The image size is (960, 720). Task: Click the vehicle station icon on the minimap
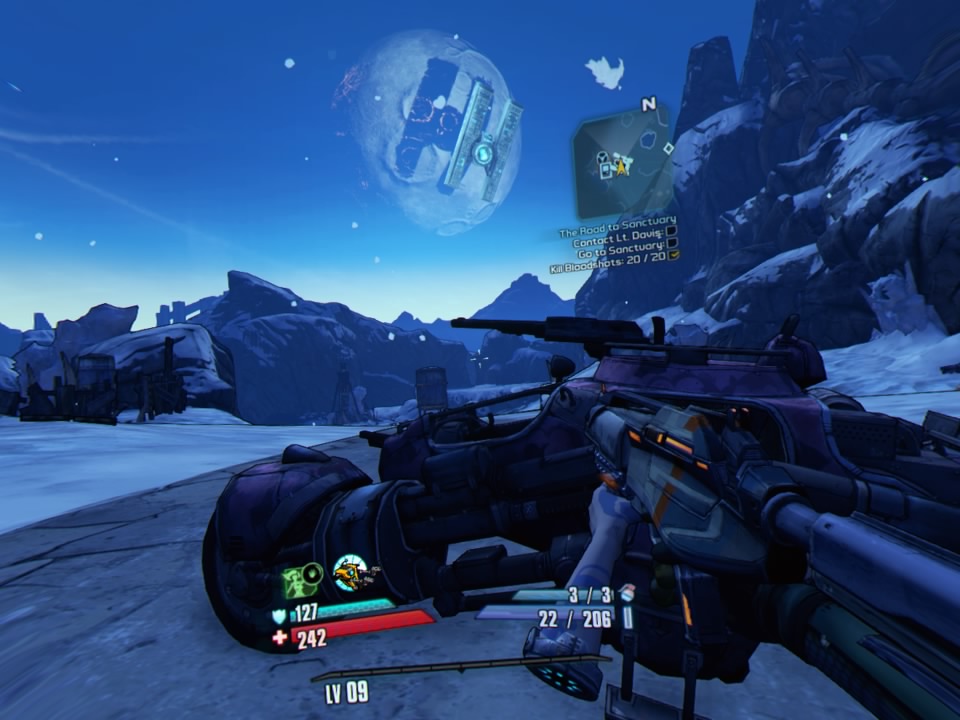point(604,157)
